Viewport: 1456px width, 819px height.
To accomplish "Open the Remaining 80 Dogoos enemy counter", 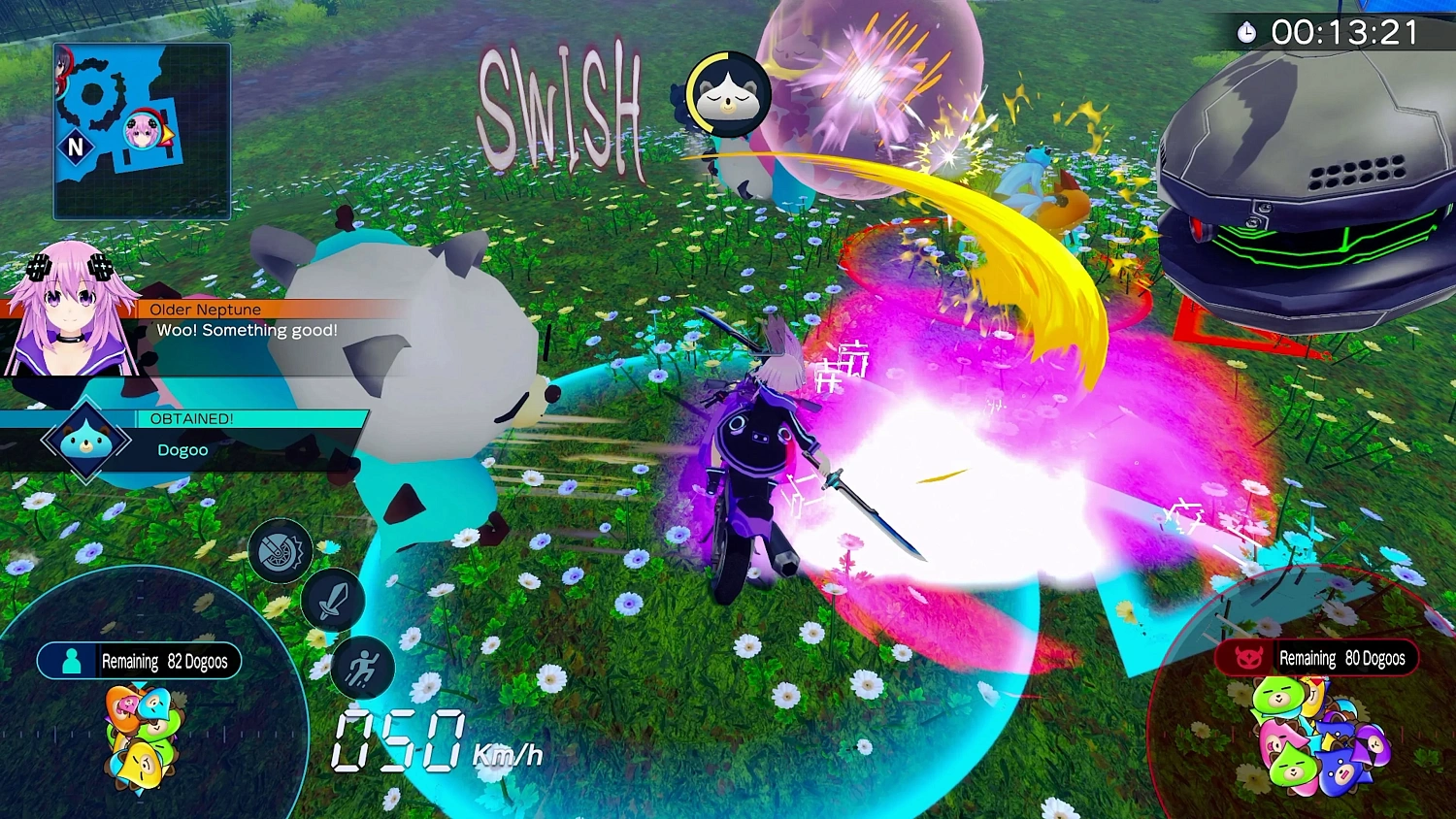I will [1343, 658].
